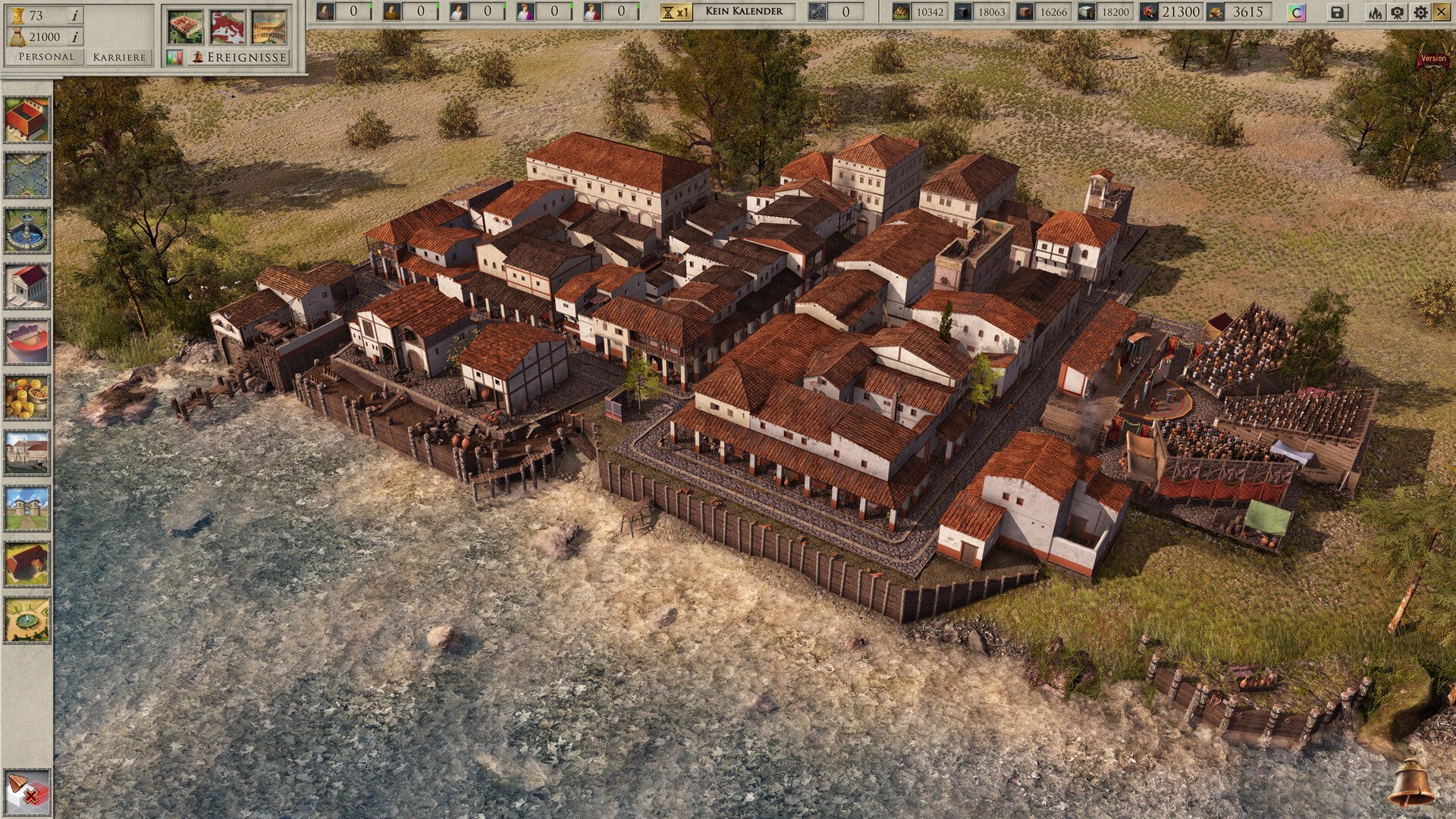Open the Karriere panel
Viewport: 1456px width, 819px height.
click(119, 57)
